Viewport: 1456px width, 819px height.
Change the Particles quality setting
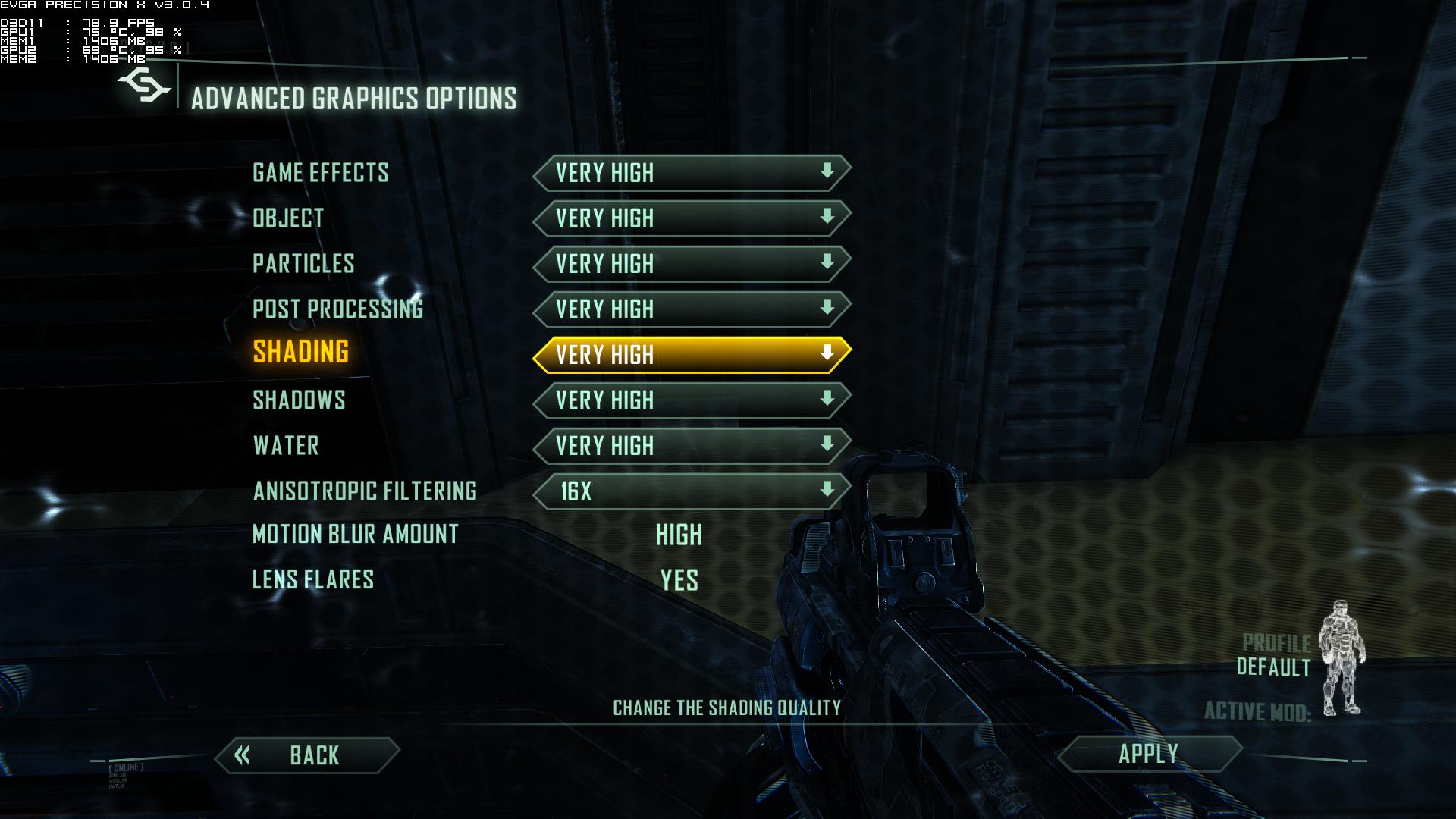[x=692, y=264]
